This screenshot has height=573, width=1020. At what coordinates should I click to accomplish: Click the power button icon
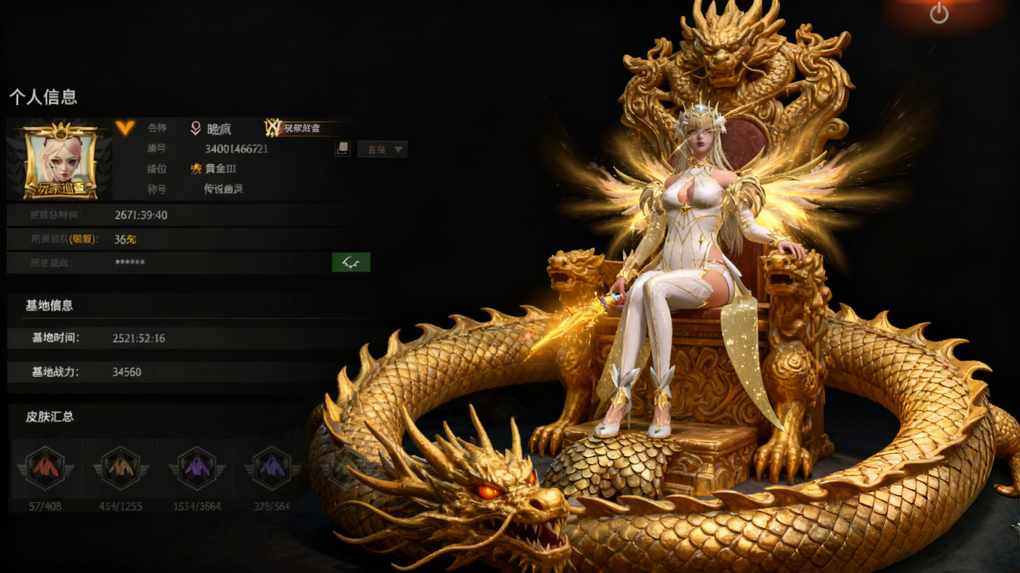[x=938, y=13]
